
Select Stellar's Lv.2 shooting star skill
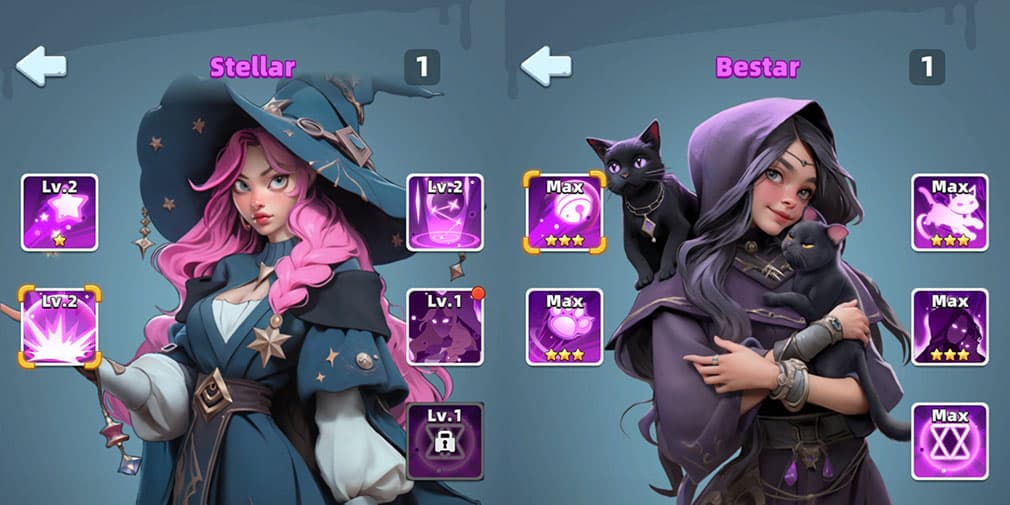click(60, 212)
